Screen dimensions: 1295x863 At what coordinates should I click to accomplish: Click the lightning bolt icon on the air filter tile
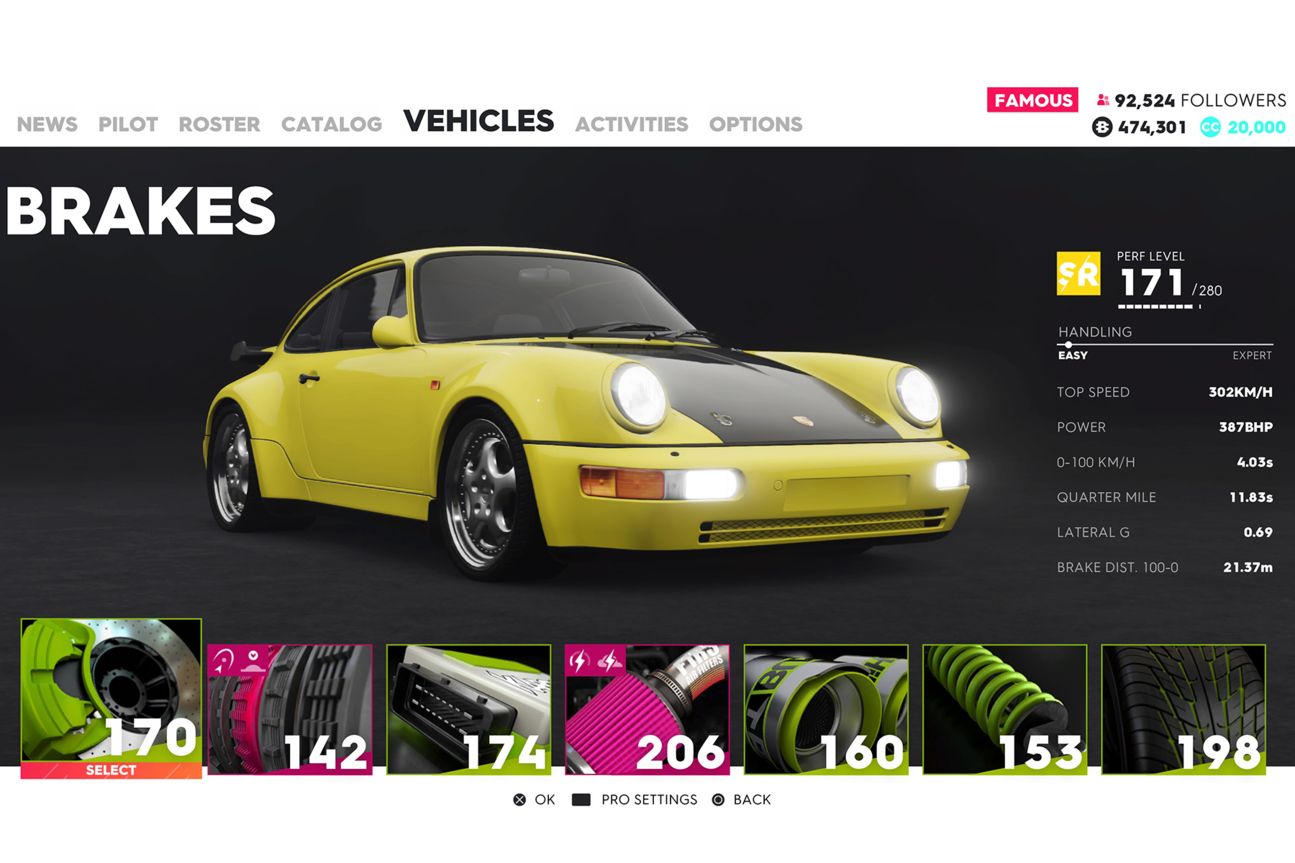click(x=580, y=658)
